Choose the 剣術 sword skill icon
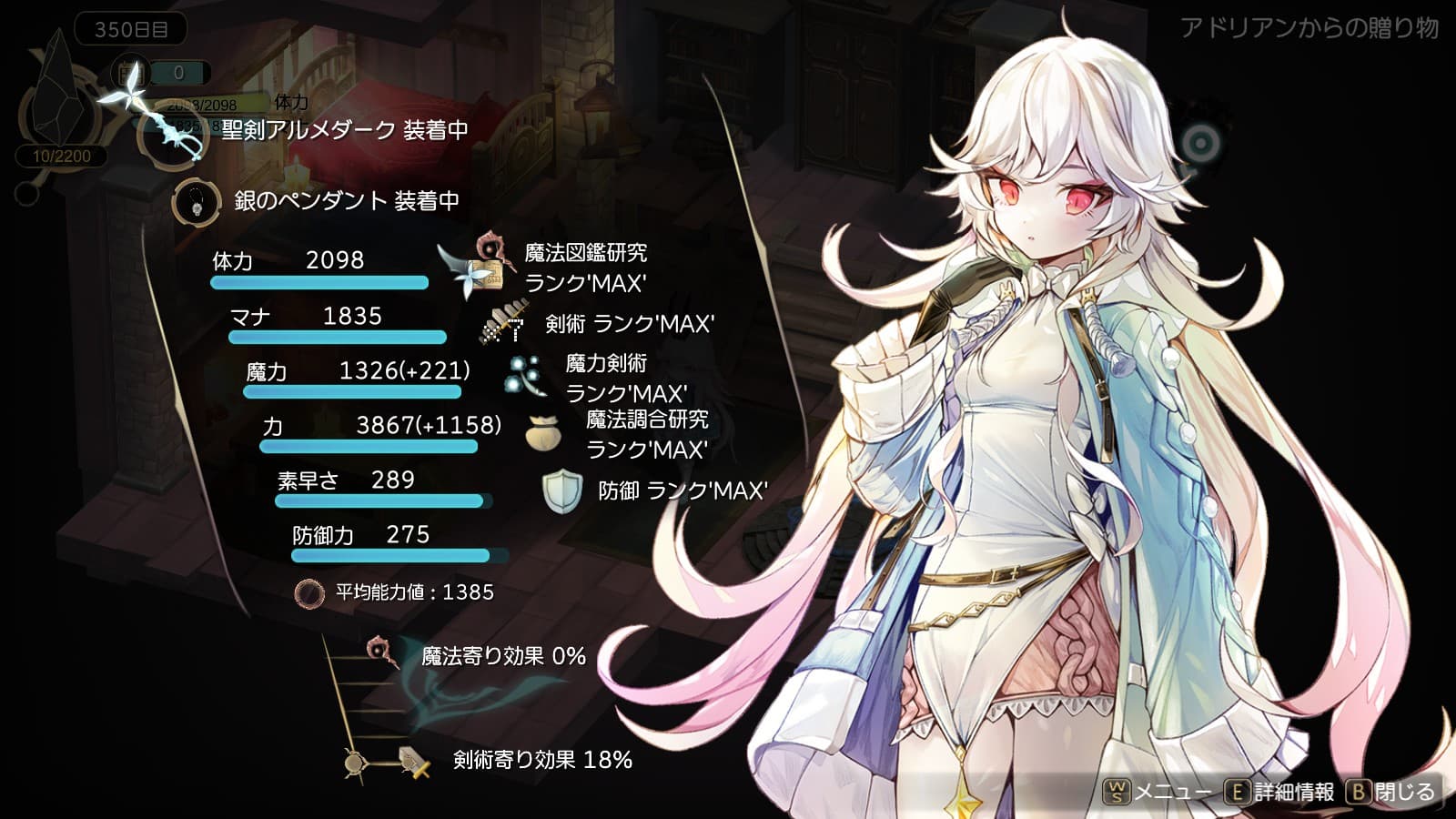This screenshot has height=819, width=1456. point(503,325)
